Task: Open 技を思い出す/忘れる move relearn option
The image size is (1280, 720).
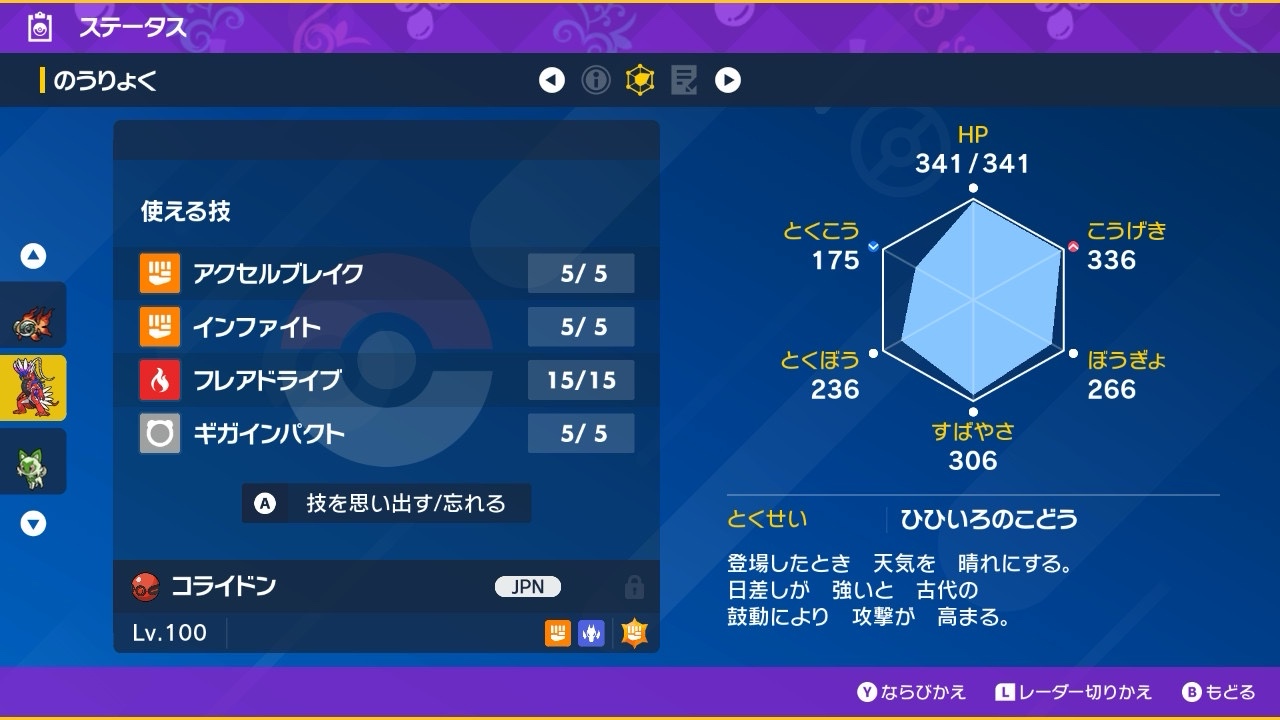Action: pyautogui.click(x=387, y=503)
